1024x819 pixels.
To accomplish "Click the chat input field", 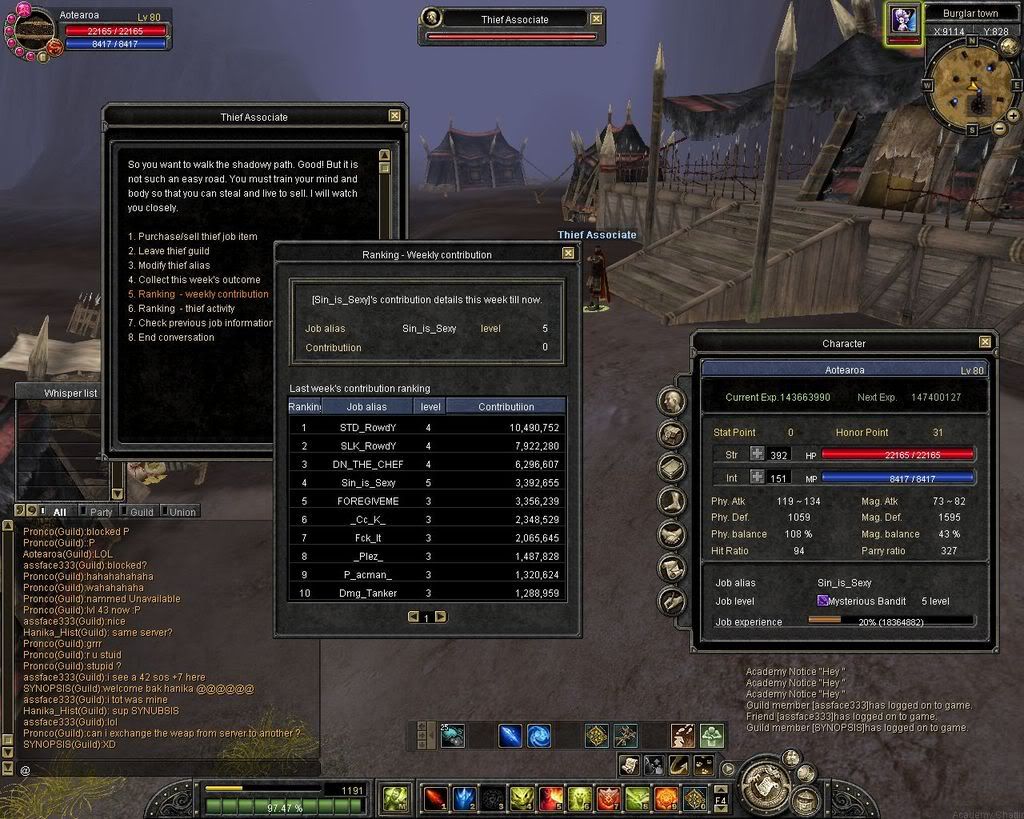I will (x=170, y=769).
